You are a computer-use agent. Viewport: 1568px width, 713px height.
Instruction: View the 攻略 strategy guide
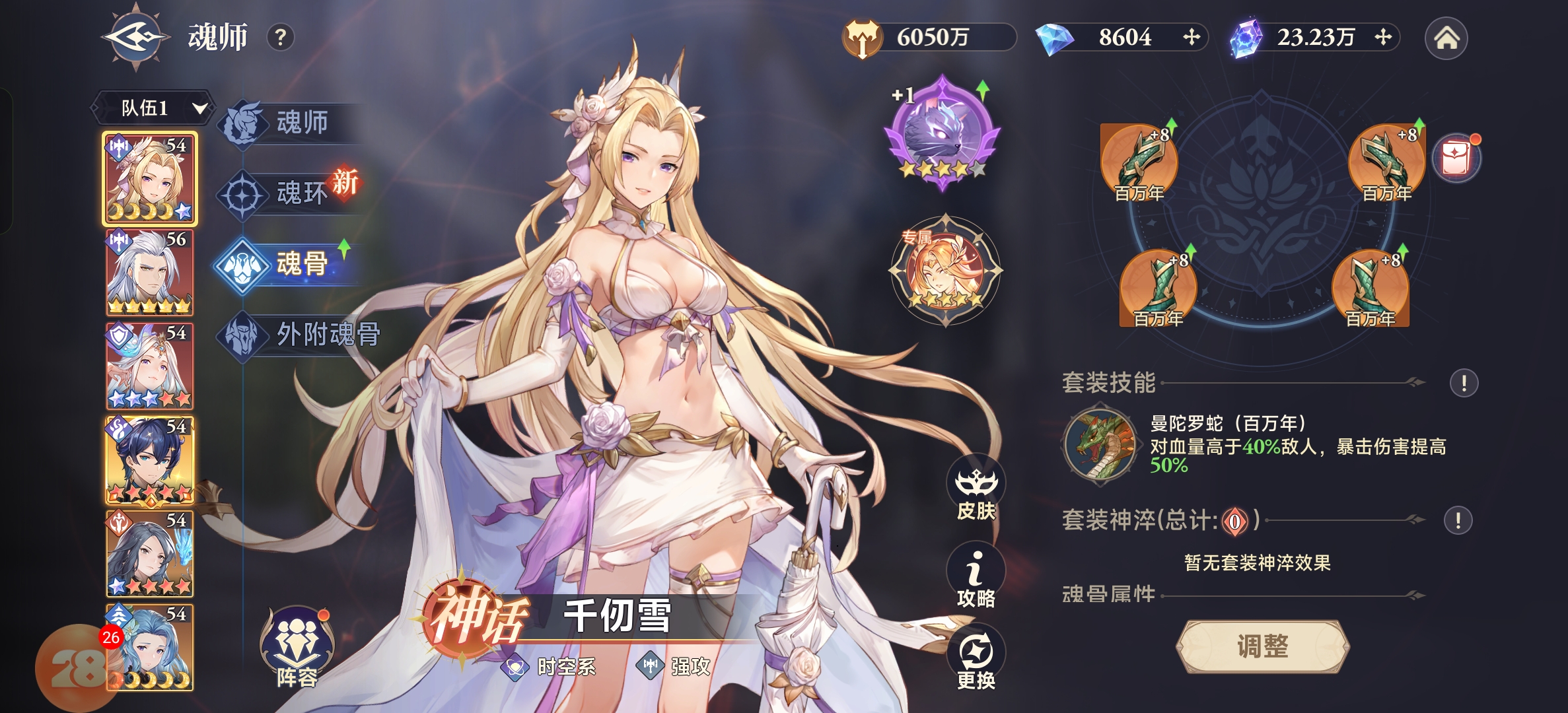click(x=976, y=576)
